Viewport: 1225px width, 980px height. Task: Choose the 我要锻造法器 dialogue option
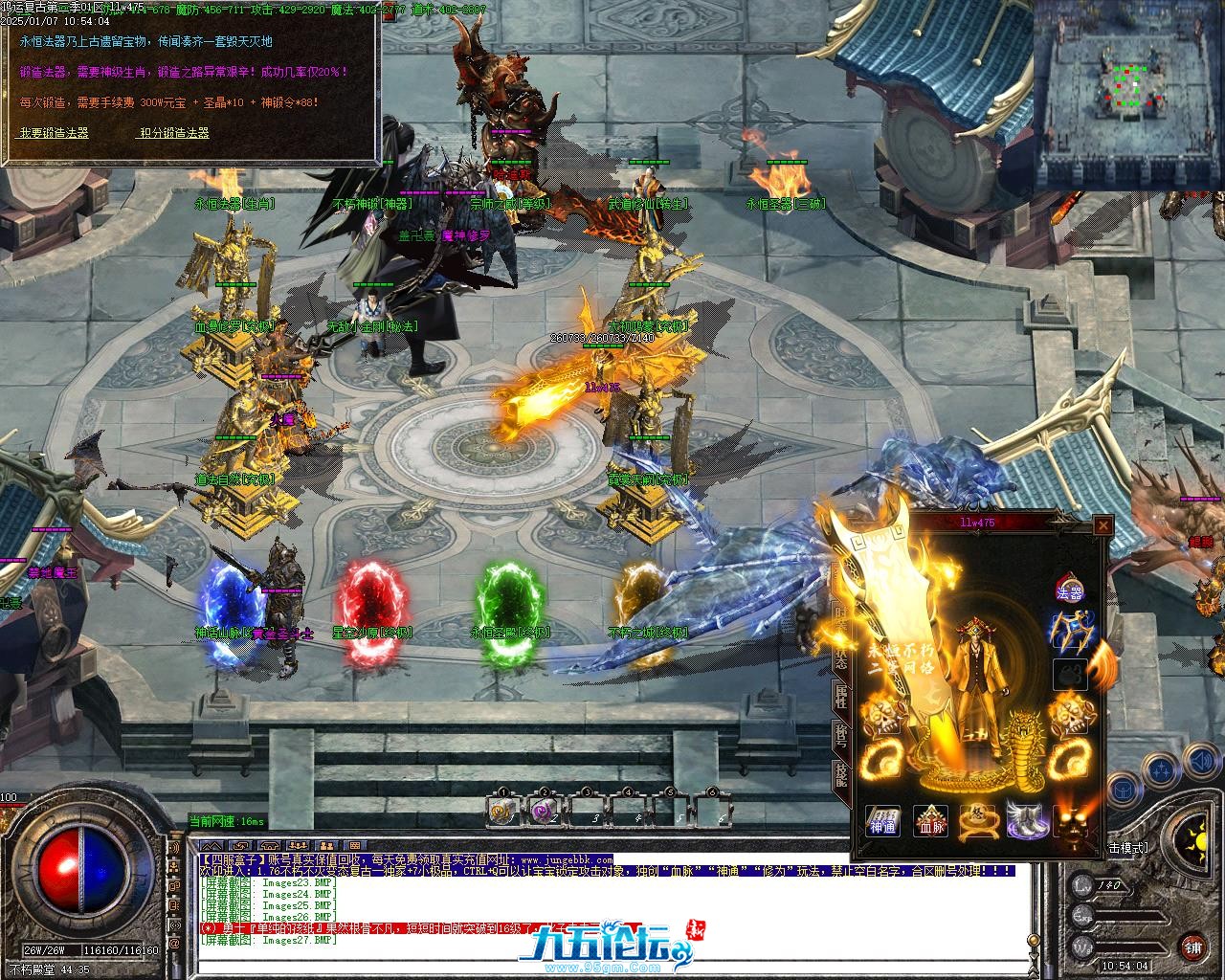[54, 133]
